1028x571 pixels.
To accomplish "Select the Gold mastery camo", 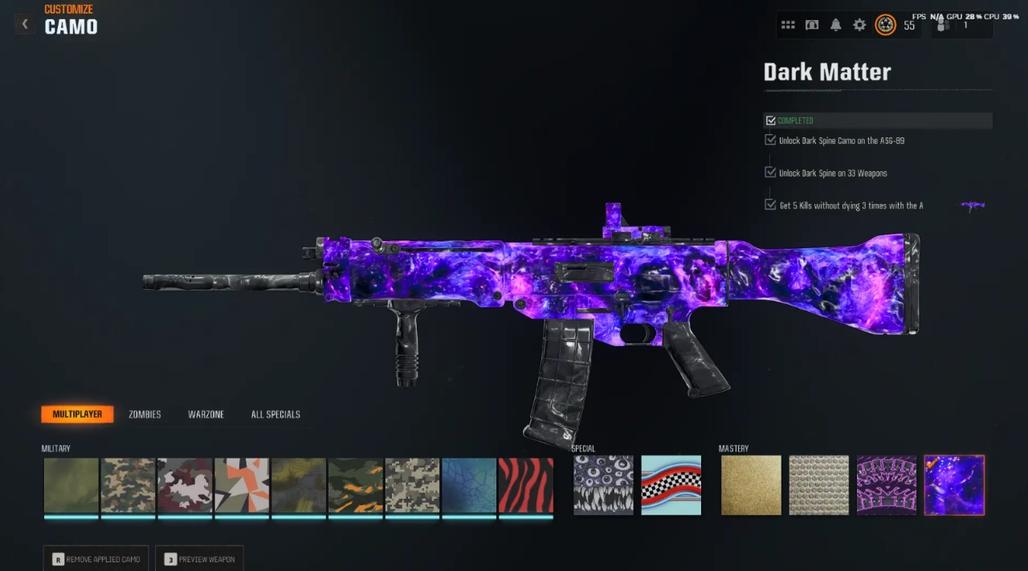I will 751,486.
